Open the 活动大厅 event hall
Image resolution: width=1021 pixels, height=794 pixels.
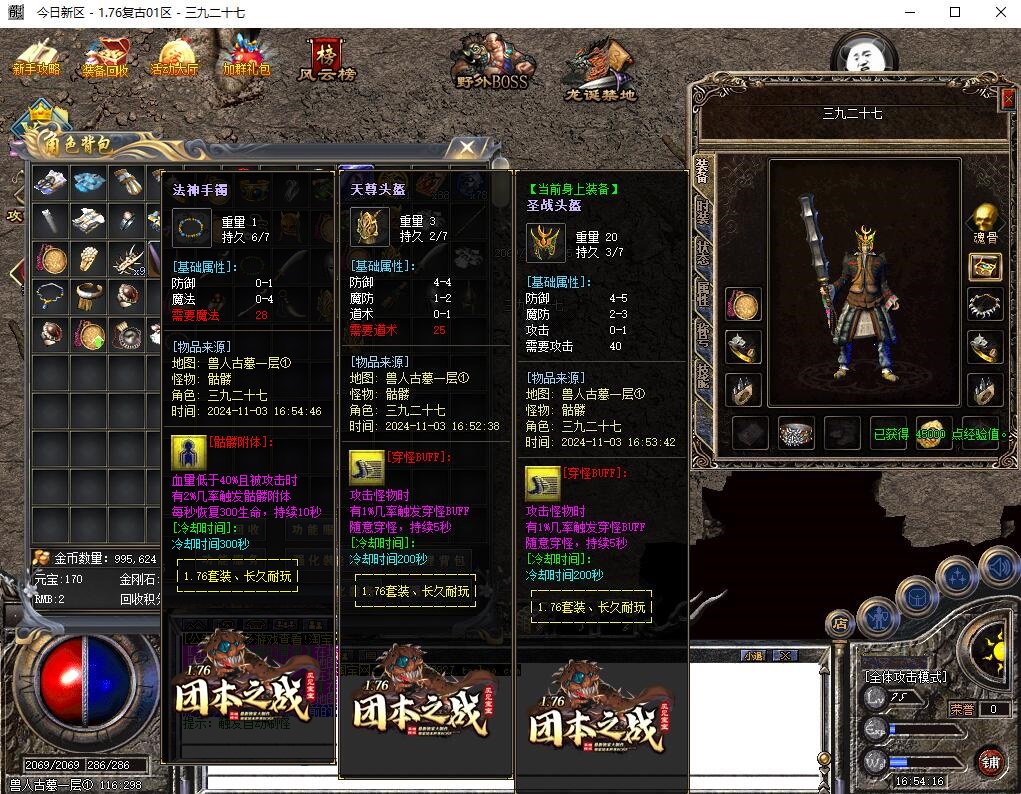coord(174,58)
